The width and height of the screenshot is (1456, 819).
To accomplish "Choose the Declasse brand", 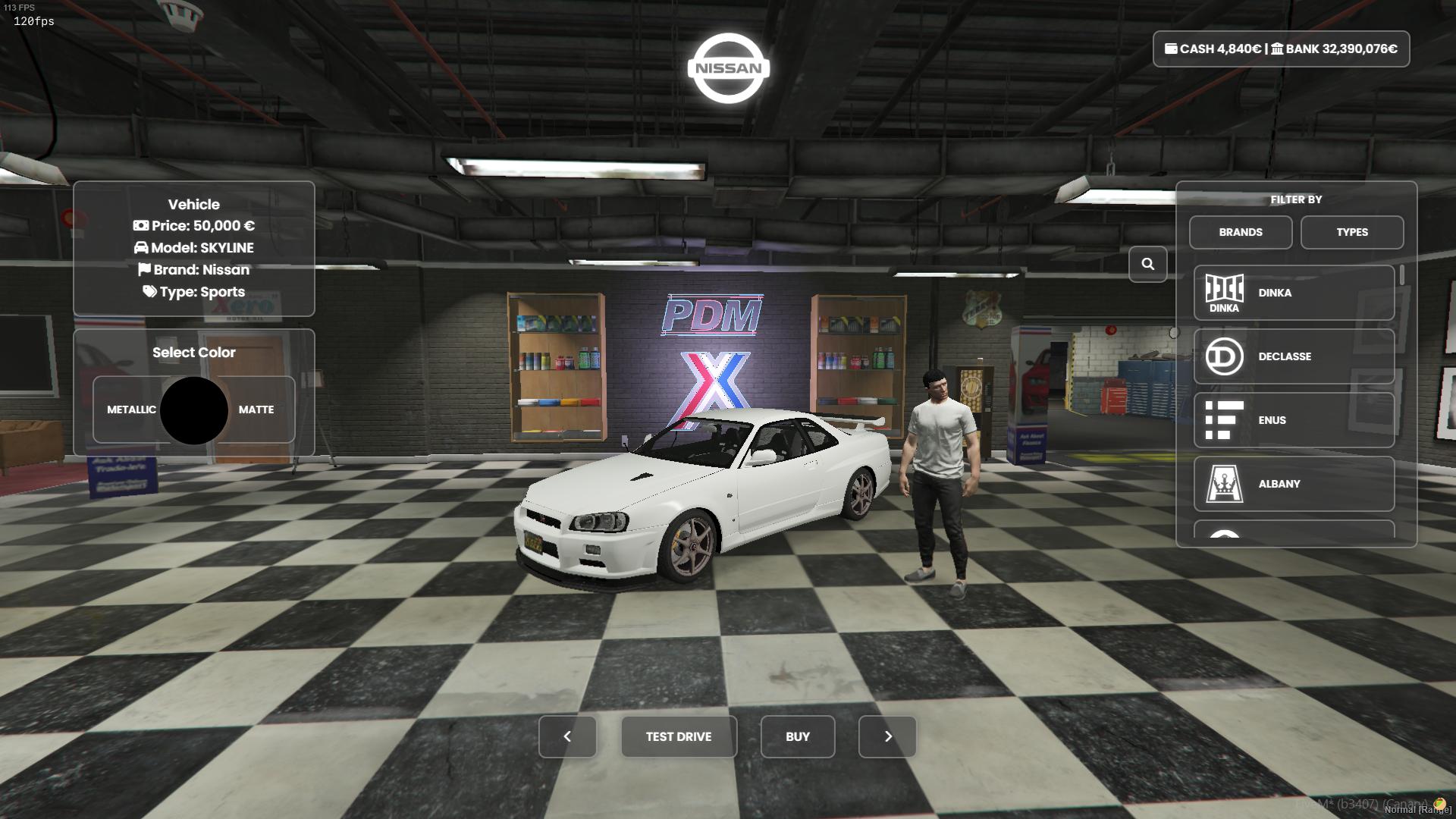I will (1293, 356).
